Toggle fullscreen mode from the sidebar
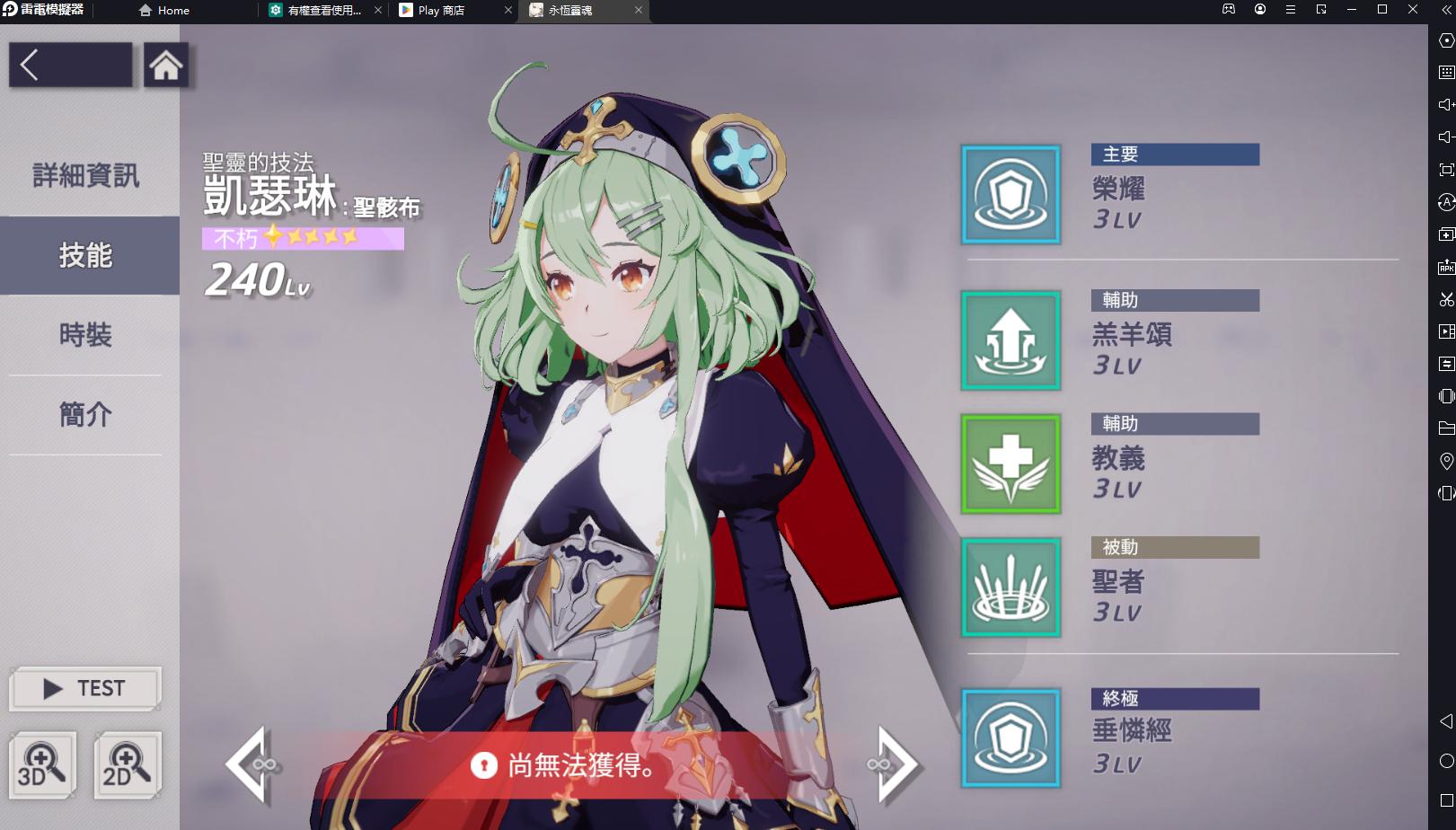1456x830 pixels. [1446, 169]
